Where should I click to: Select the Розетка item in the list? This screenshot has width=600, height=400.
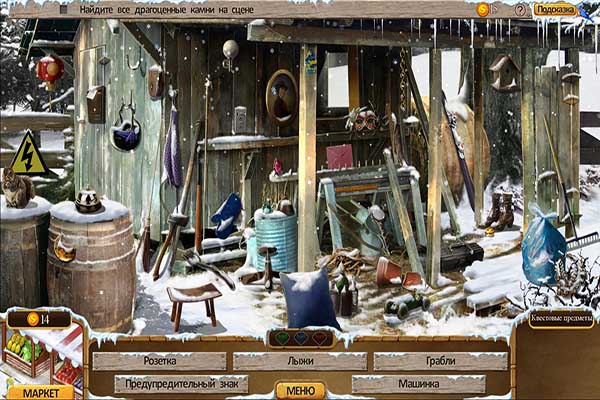click(160, 361)
